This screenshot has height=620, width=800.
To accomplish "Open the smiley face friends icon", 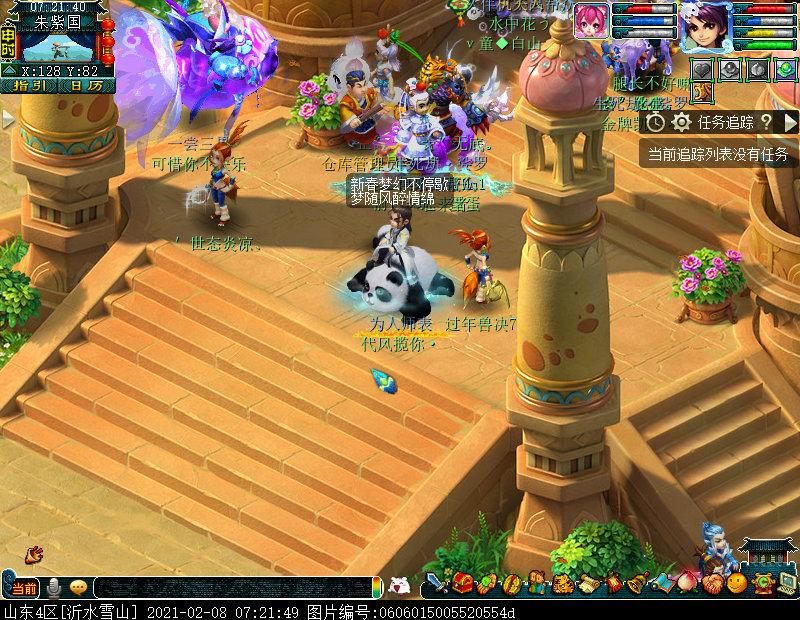I will coord(736,584).
